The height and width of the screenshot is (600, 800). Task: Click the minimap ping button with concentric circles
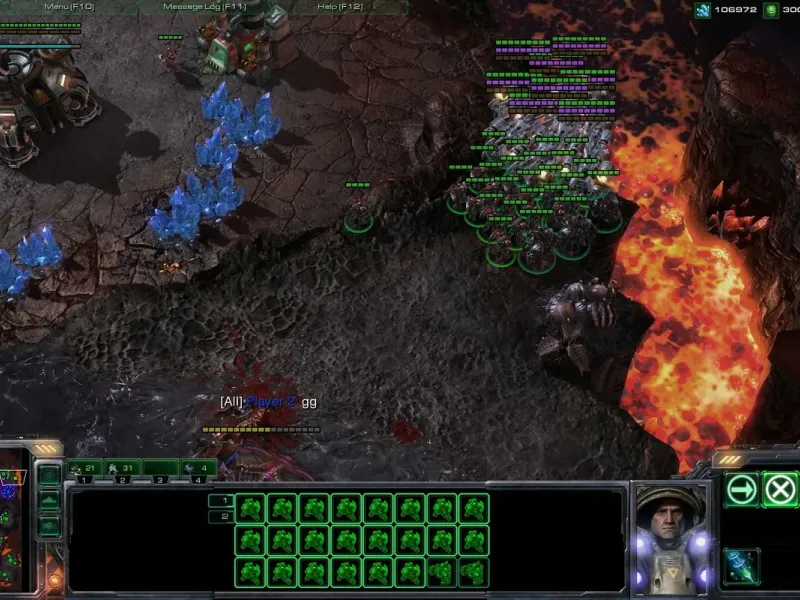point(48,475)
